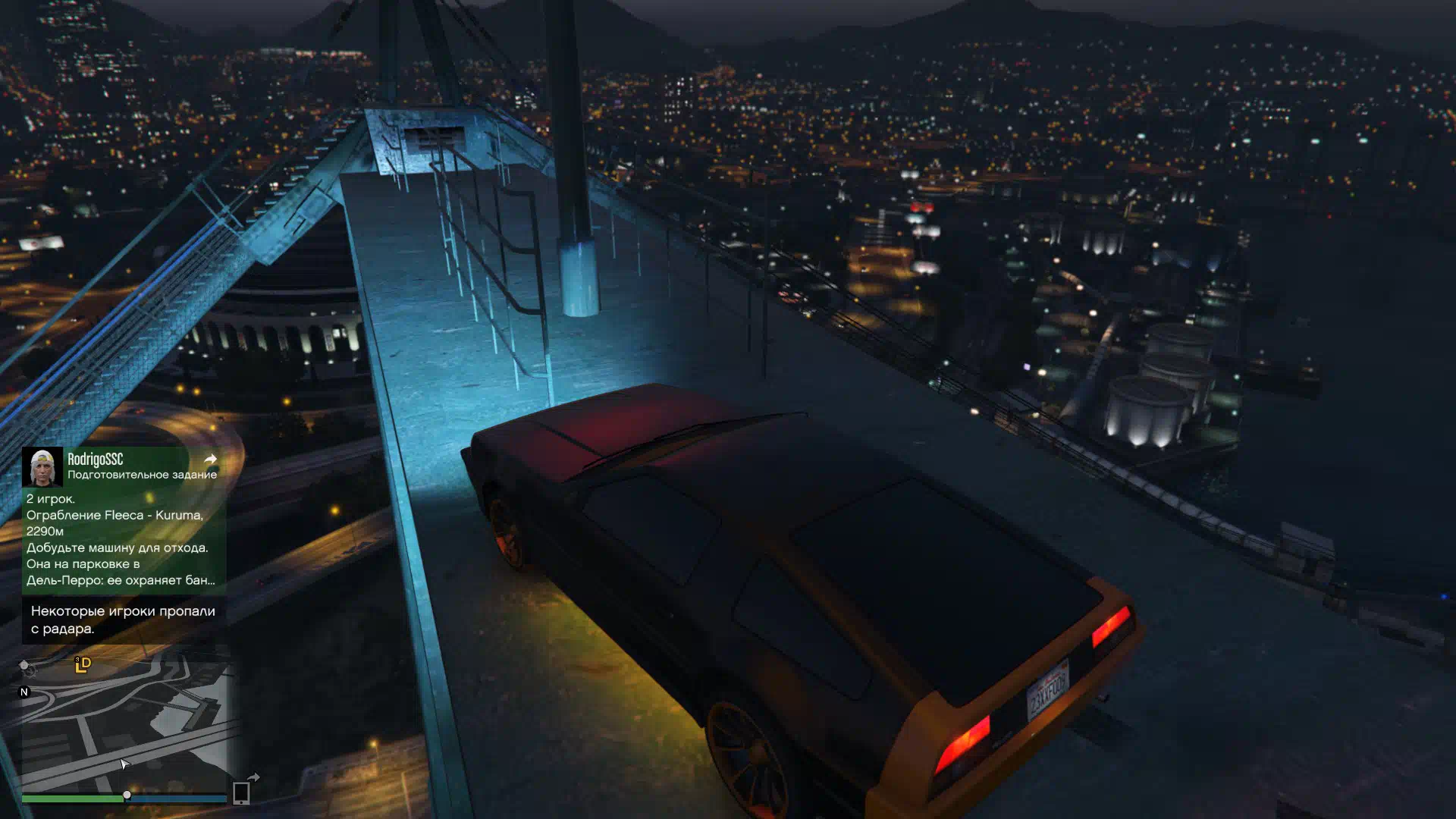The image size is (1456, 819).
Task: Click the invite arrow icon beside RodrigoSSC
Action: 211,459
